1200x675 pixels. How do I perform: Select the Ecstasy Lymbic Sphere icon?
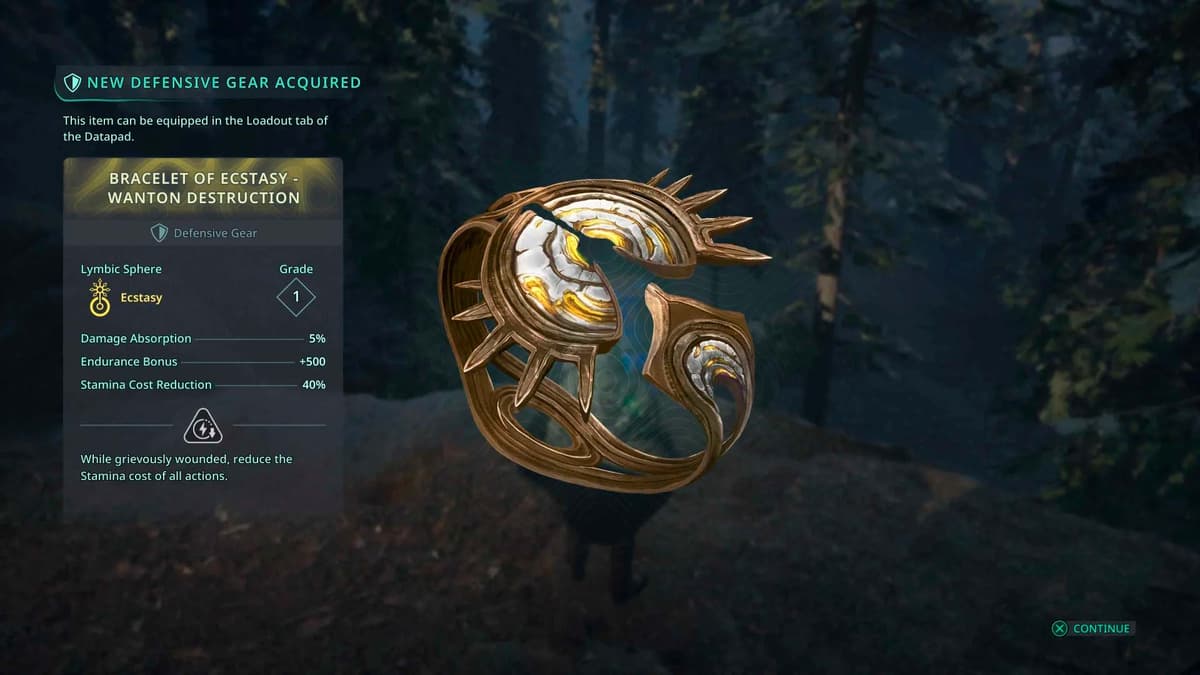(100, 298)
